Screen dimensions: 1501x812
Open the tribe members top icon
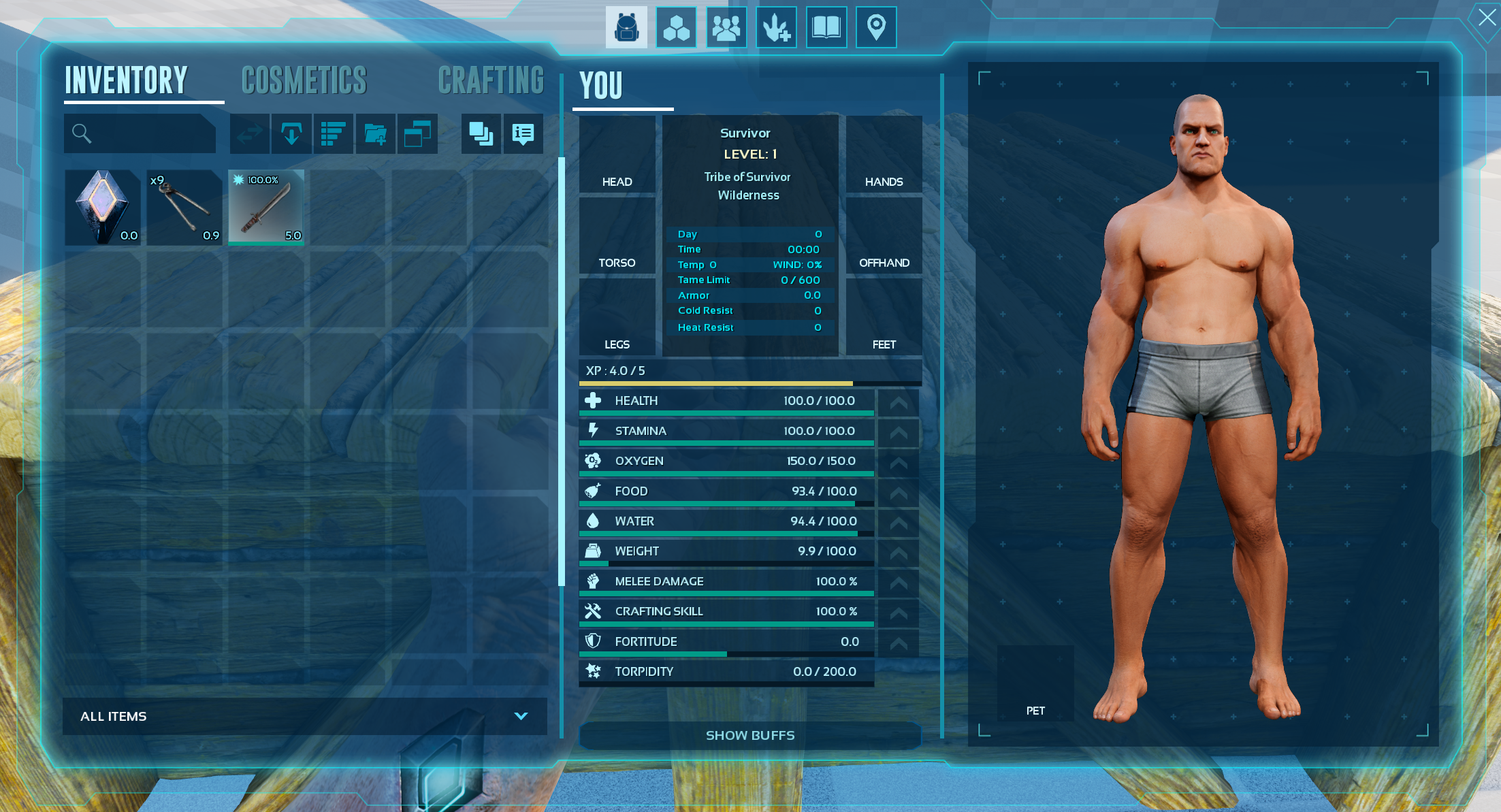tap(726, 27)
